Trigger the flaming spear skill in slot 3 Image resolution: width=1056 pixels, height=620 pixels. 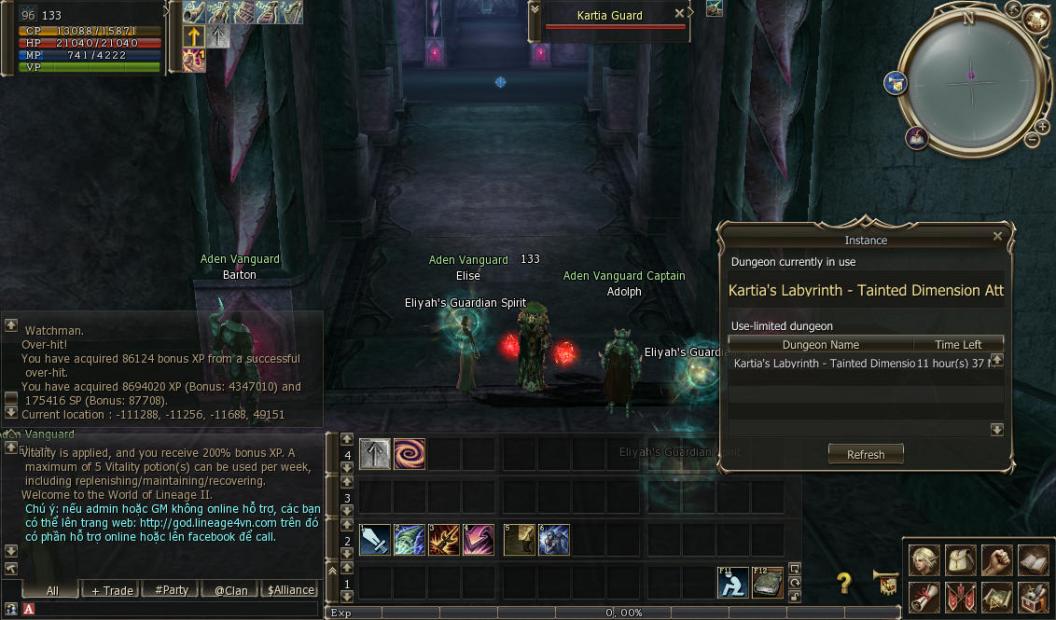[444, 540]
